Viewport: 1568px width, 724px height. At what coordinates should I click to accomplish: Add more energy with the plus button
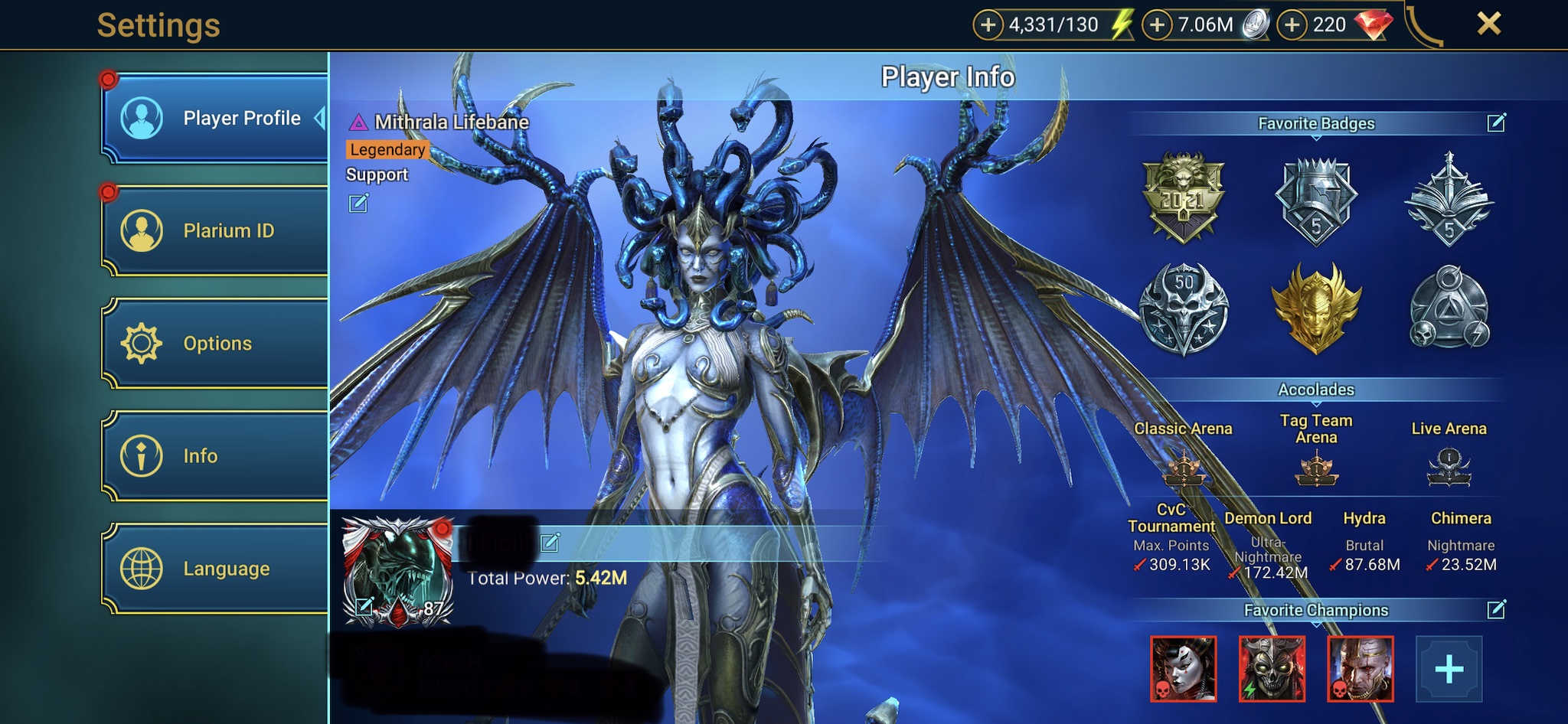(988, 25)
